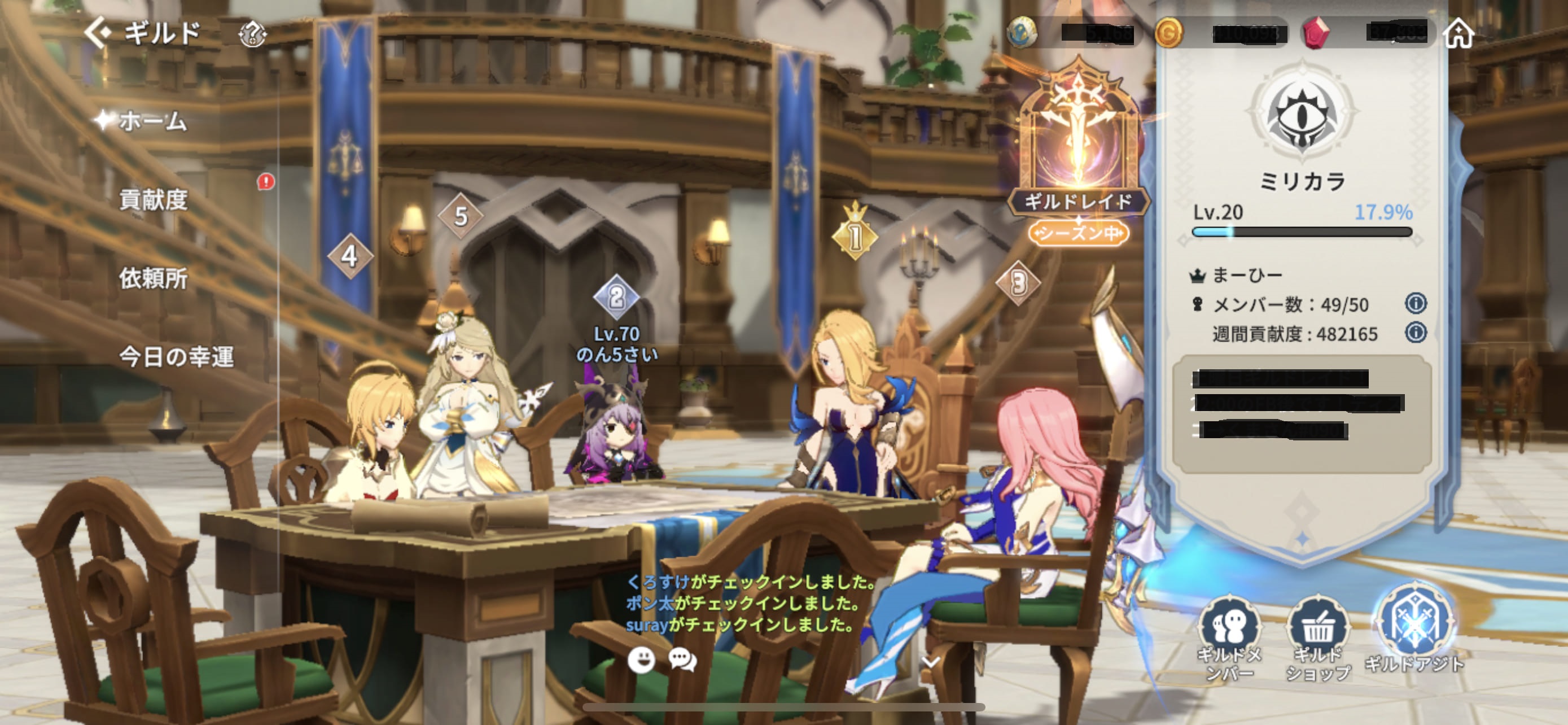Open the guild chat speech bubbles
This screenshot has height=725, width=1568.
pyautogui.click(x=682, y=660)
